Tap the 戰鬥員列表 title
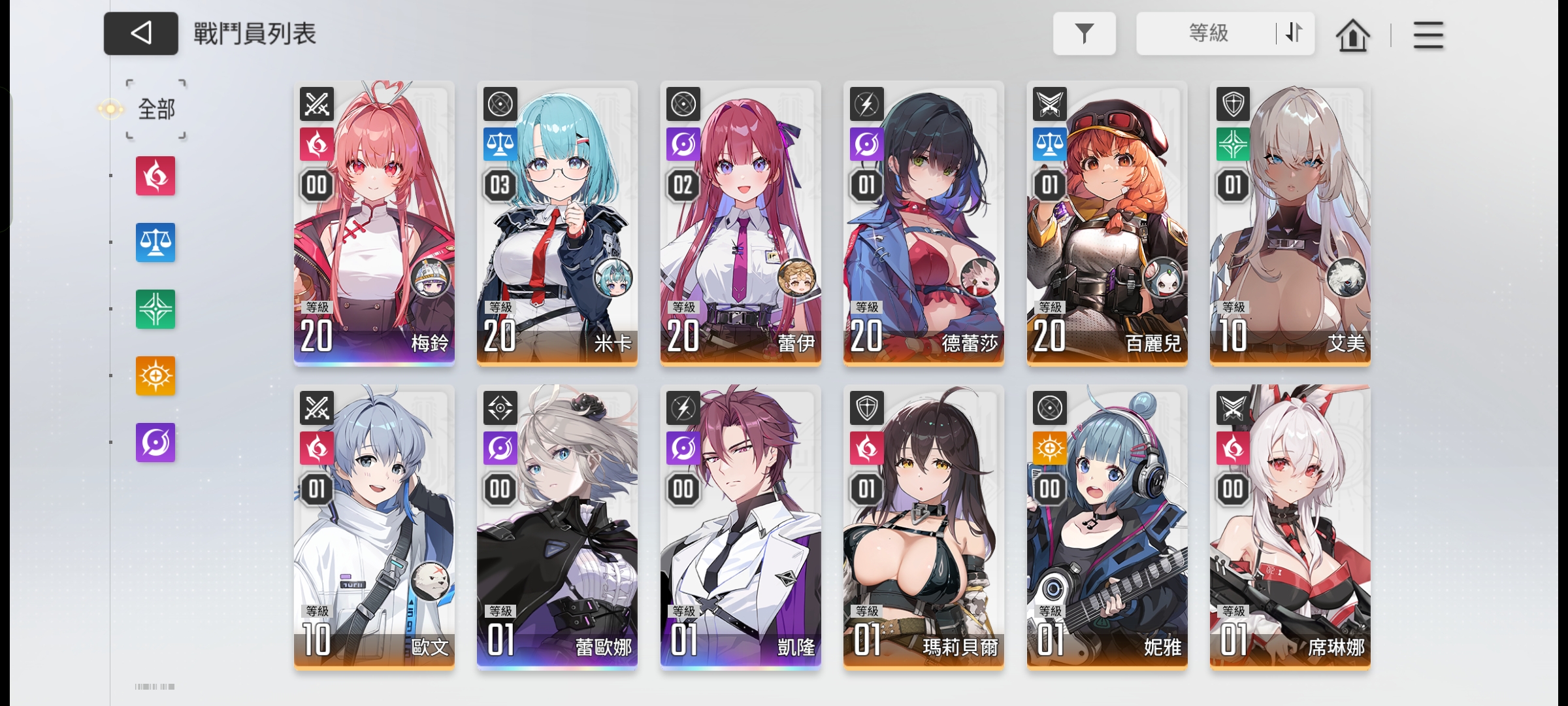This screenshot has width=1568, height=706. (x=253, y=35)
